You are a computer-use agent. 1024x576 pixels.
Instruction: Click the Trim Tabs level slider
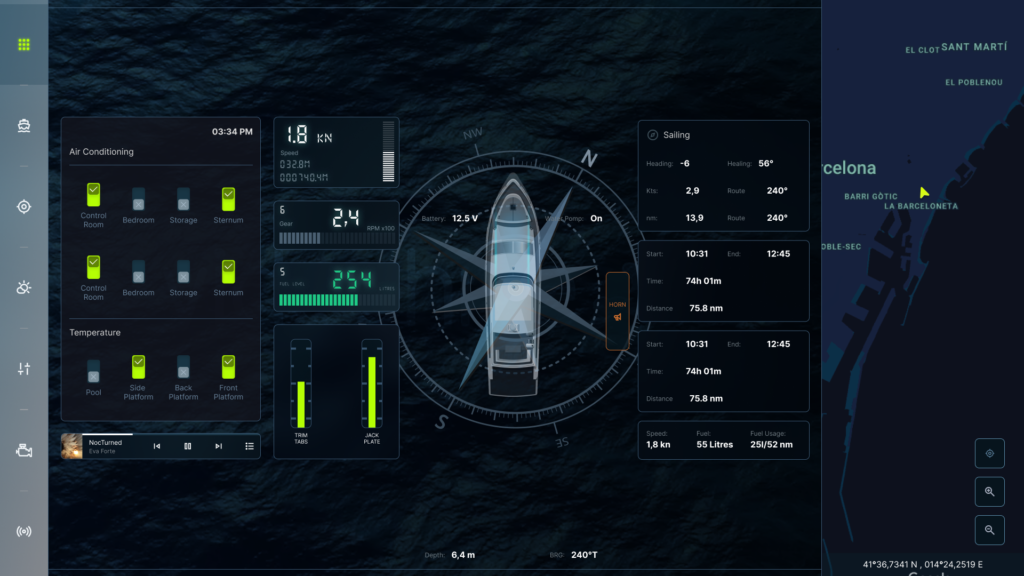point(300,386)
